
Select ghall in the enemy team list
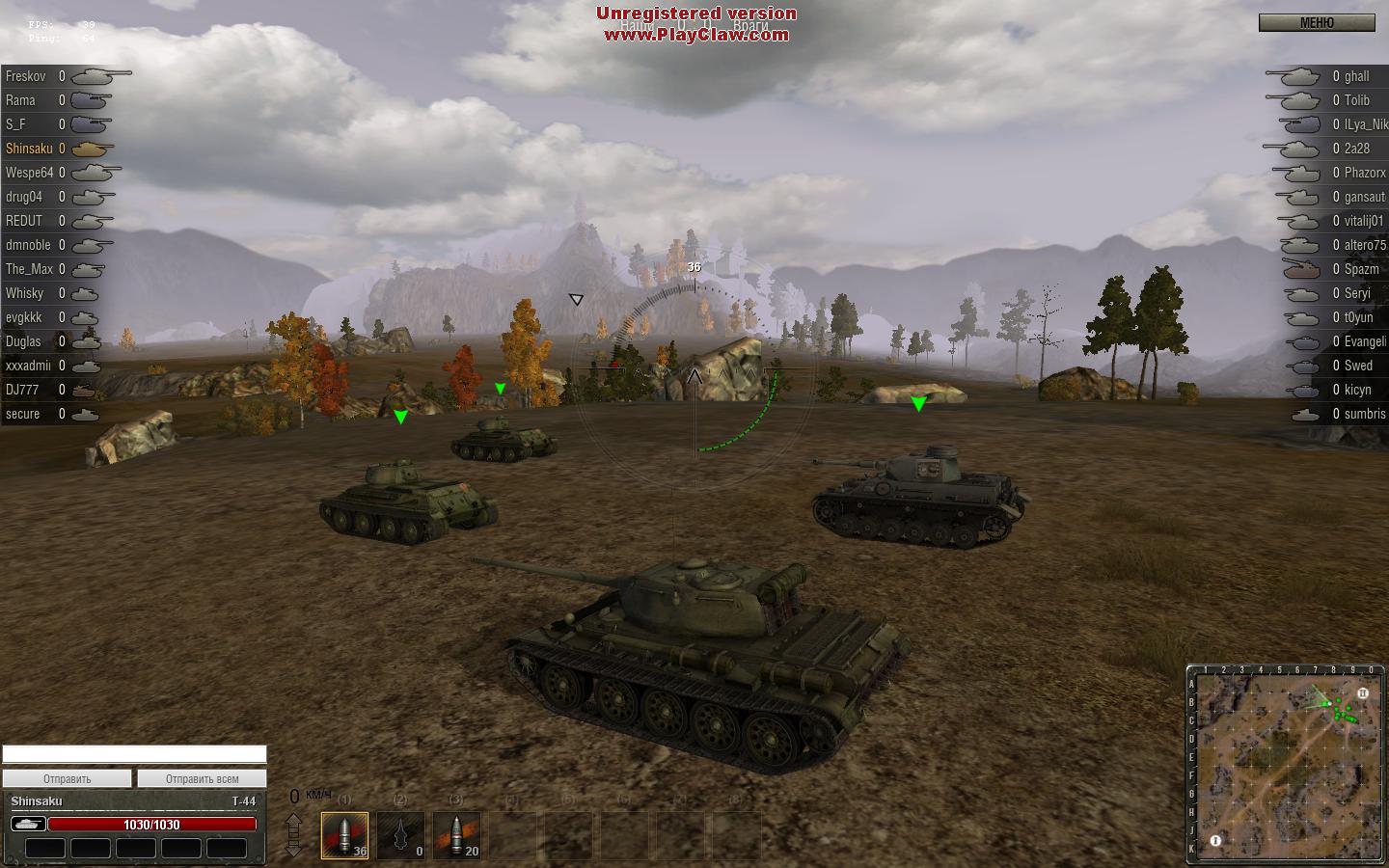(1356, 76)
